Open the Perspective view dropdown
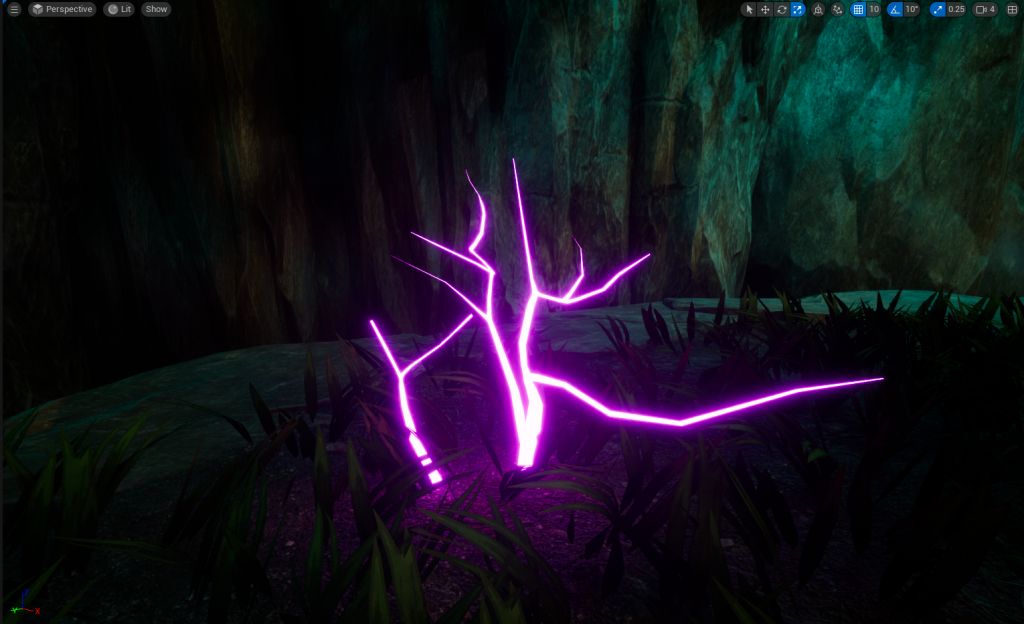This screenshot has height=624, width=1024. pos(61,9)
